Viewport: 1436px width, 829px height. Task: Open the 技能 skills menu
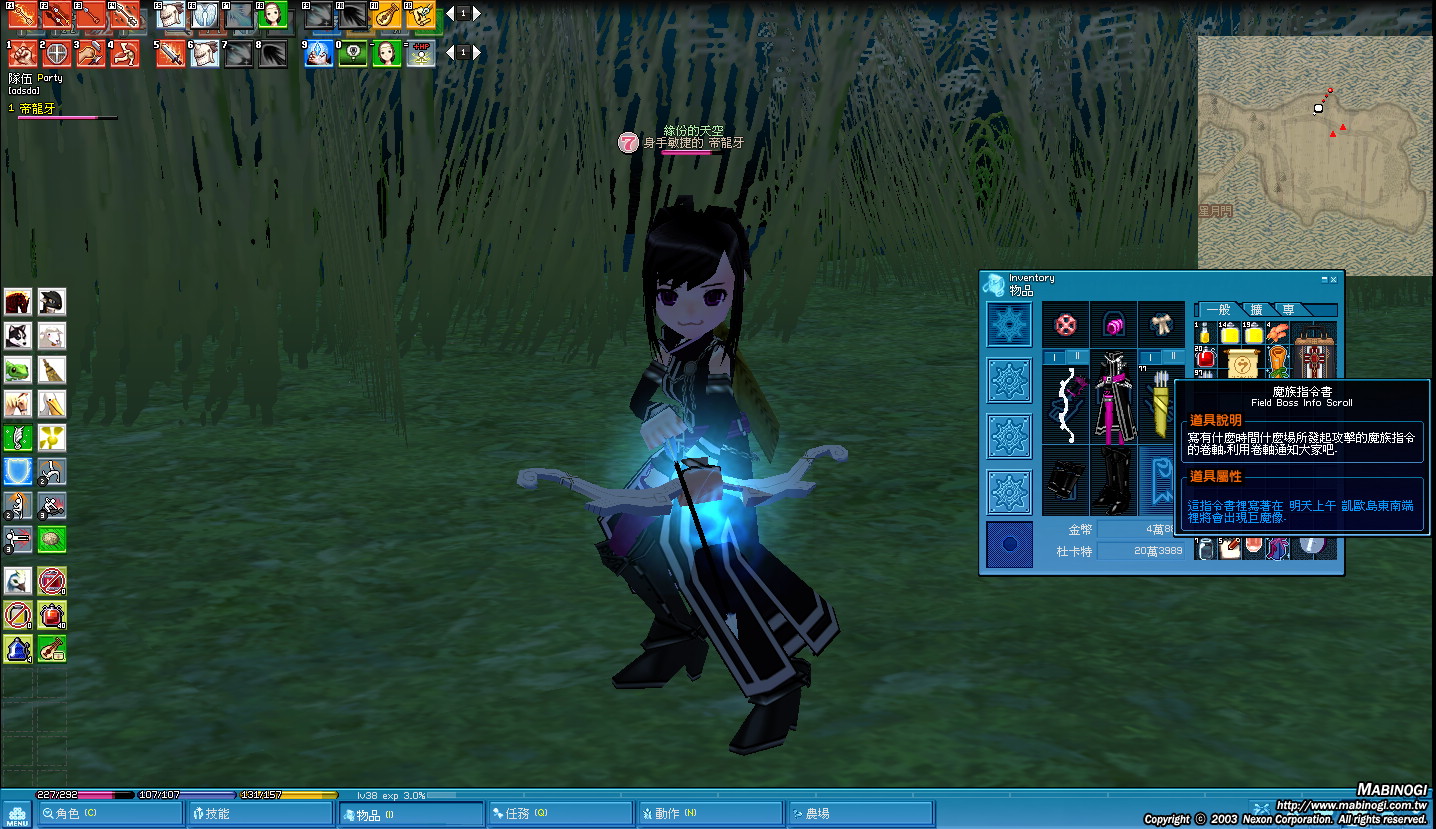tap(259, 814)
